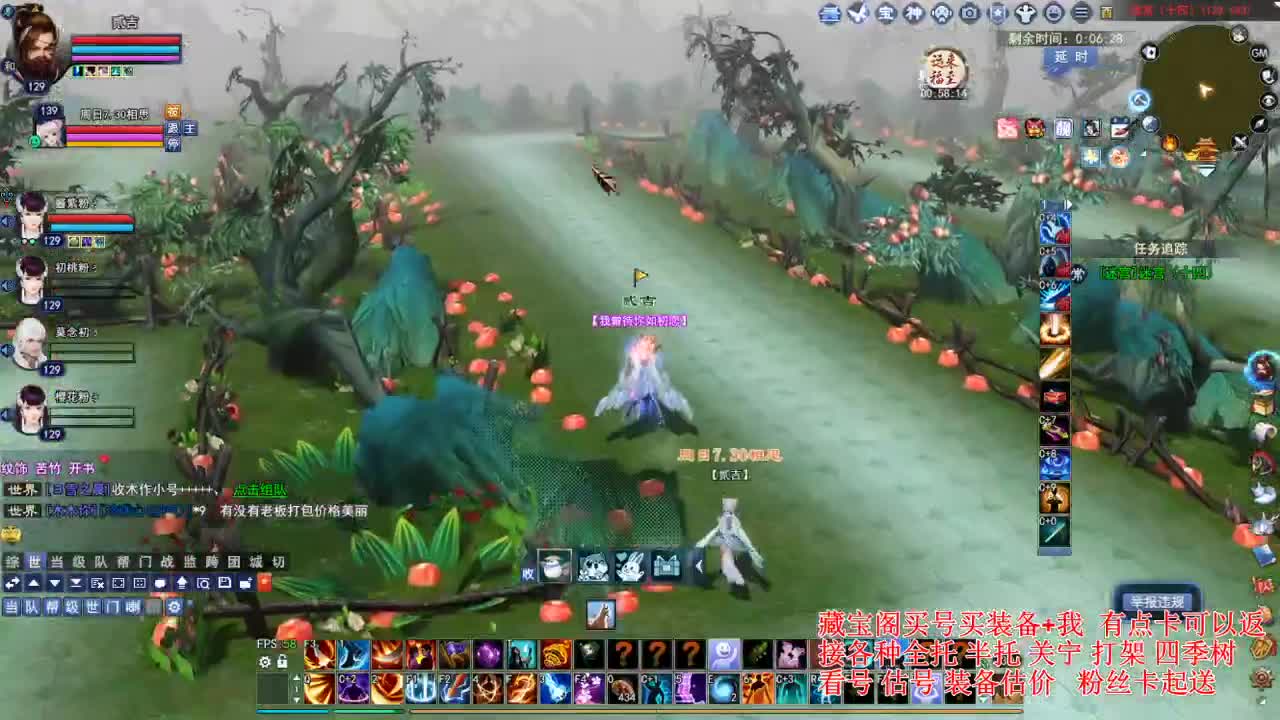
Task: Click the red HP bar of 贰吉
Action: (125, 40)
